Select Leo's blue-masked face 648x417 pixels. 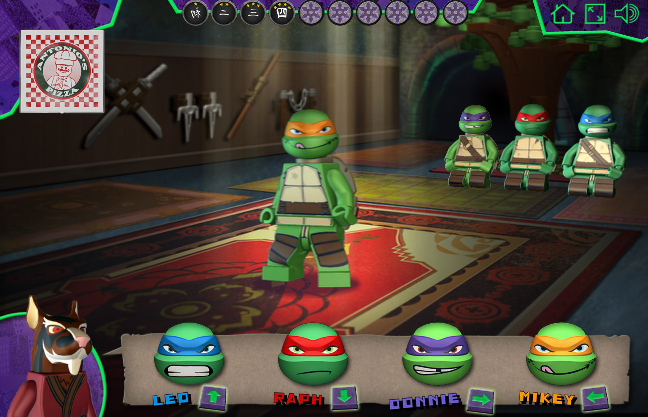189,354
